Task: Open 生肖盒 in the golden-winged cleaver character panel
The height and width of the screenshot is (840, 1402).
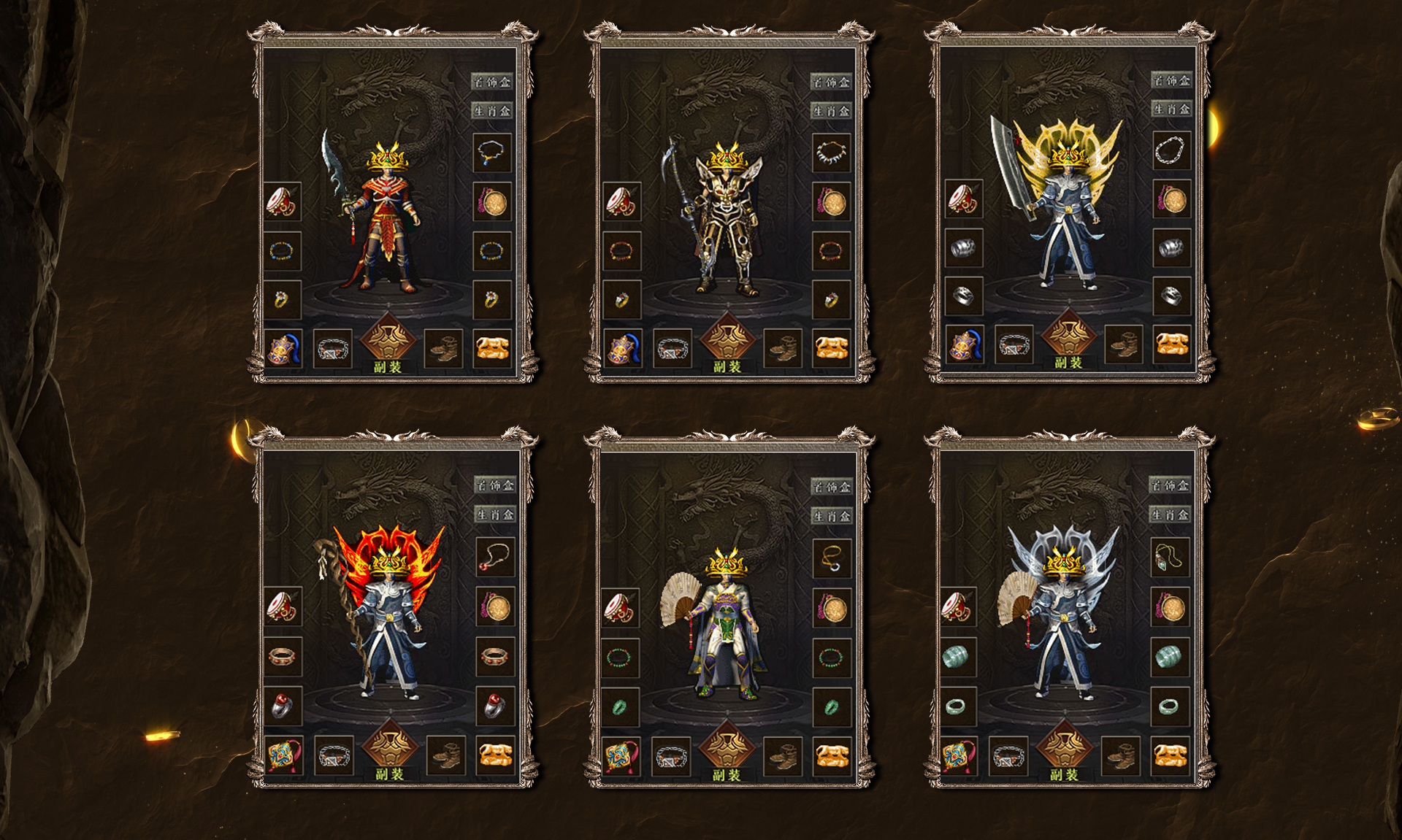Action: coord(1171,109)
